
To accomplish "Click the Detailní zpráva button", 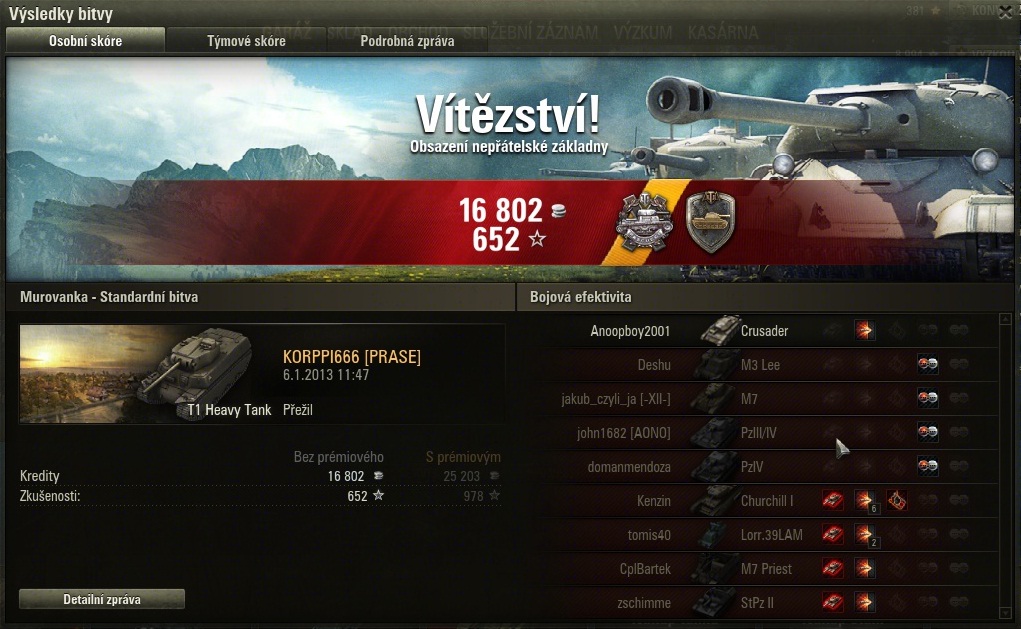I will coord(102,600).
